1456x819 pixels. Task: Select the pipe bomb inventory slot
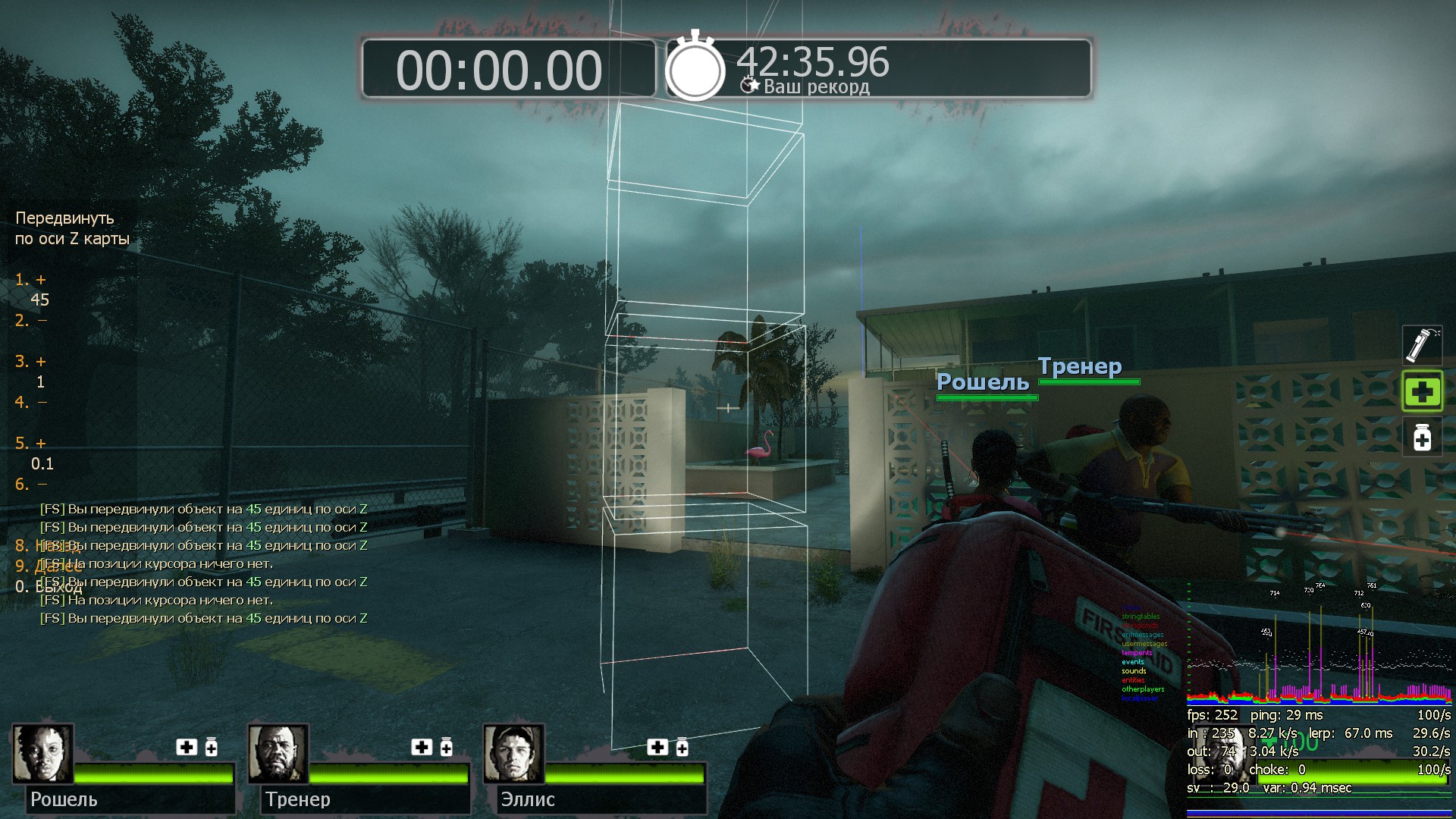click(x=1422, y=346)
